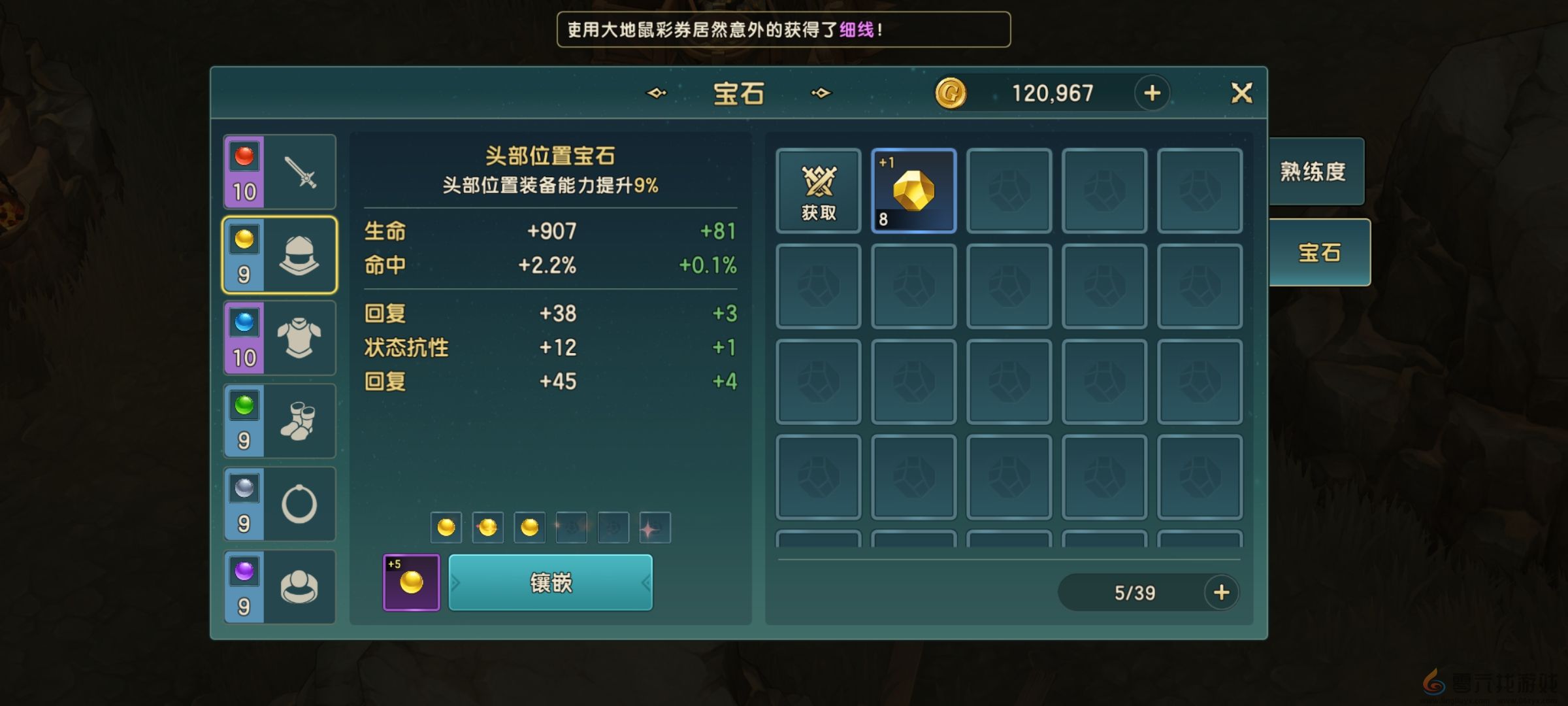Image resolution: width=1568 pixels, height=706 pixels.
Task: Click the plus to add more gold
Action: [1152, 92]
